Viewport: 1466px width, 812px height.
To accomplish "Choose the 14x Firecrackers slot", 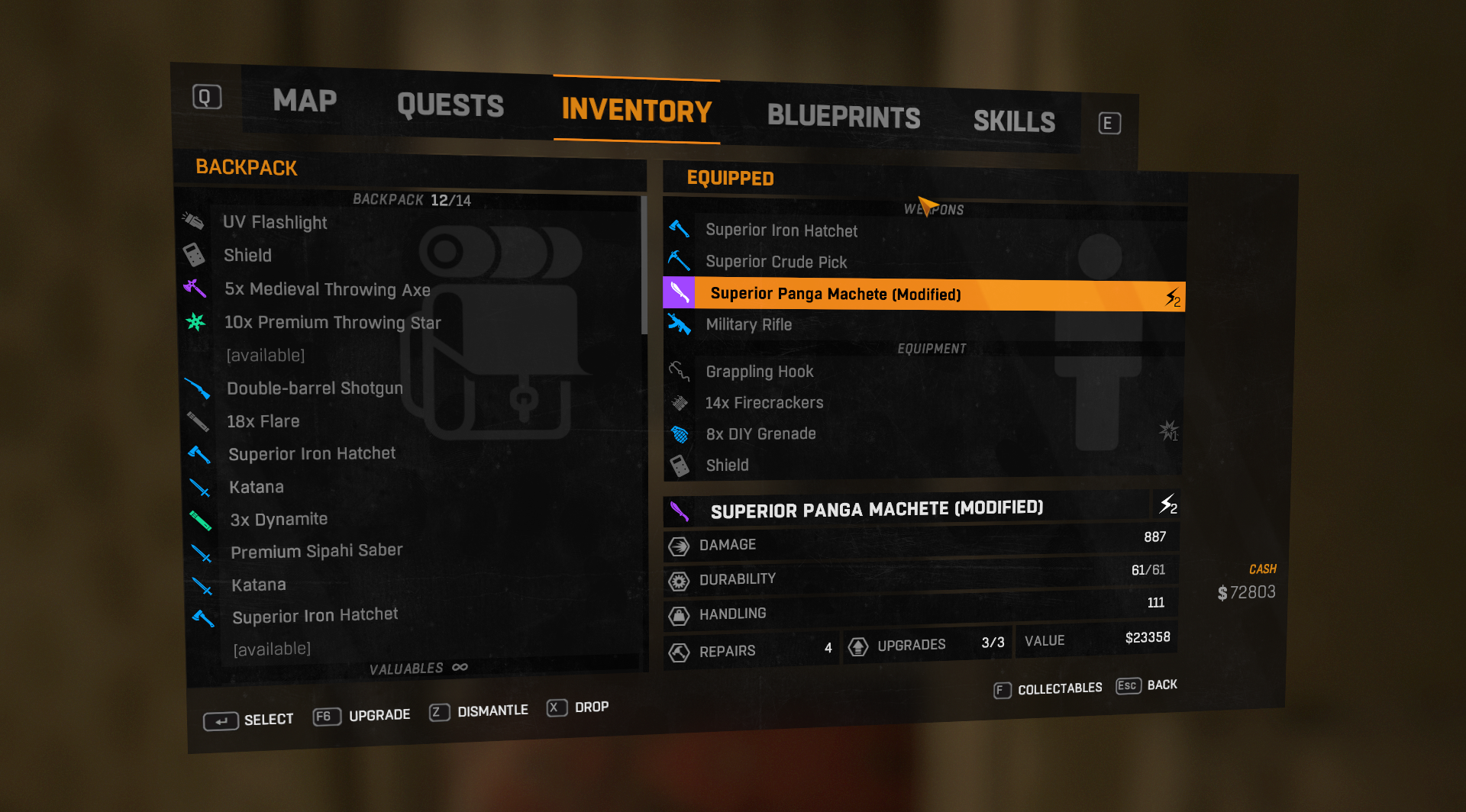I will [x=764, y=403].
